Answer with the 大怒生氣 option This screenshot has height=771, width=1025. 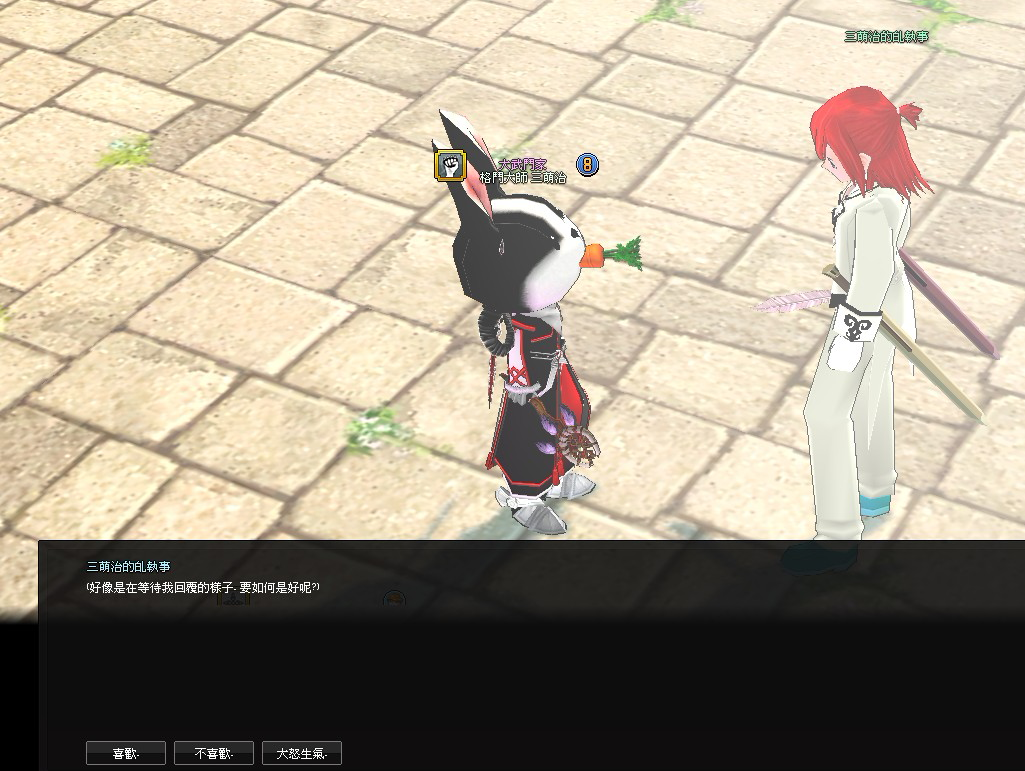click(x=302, y=753)
